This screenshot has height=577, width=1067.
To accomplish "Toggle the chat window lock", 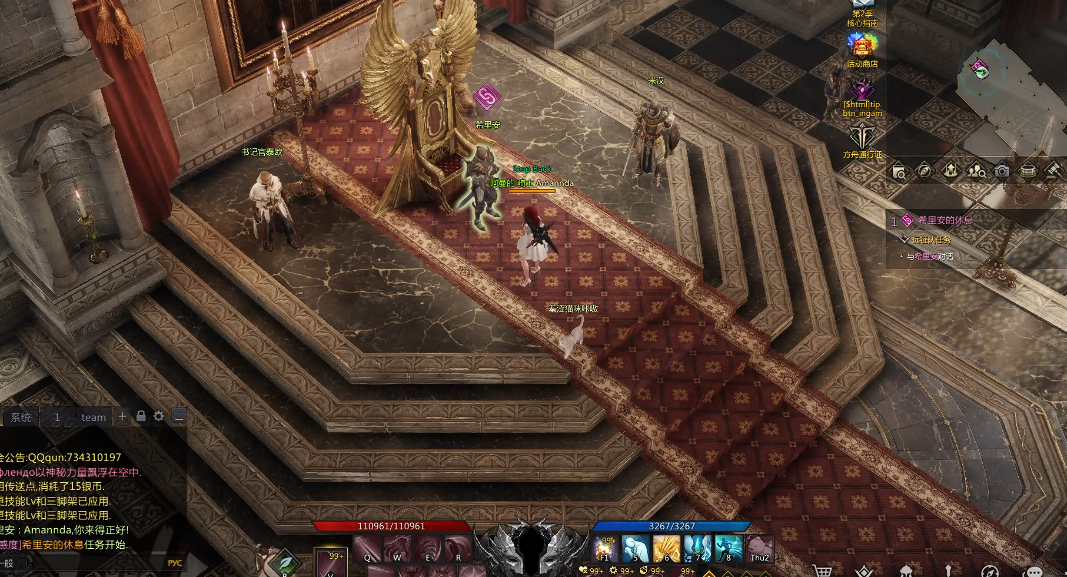I will [141, 416].
